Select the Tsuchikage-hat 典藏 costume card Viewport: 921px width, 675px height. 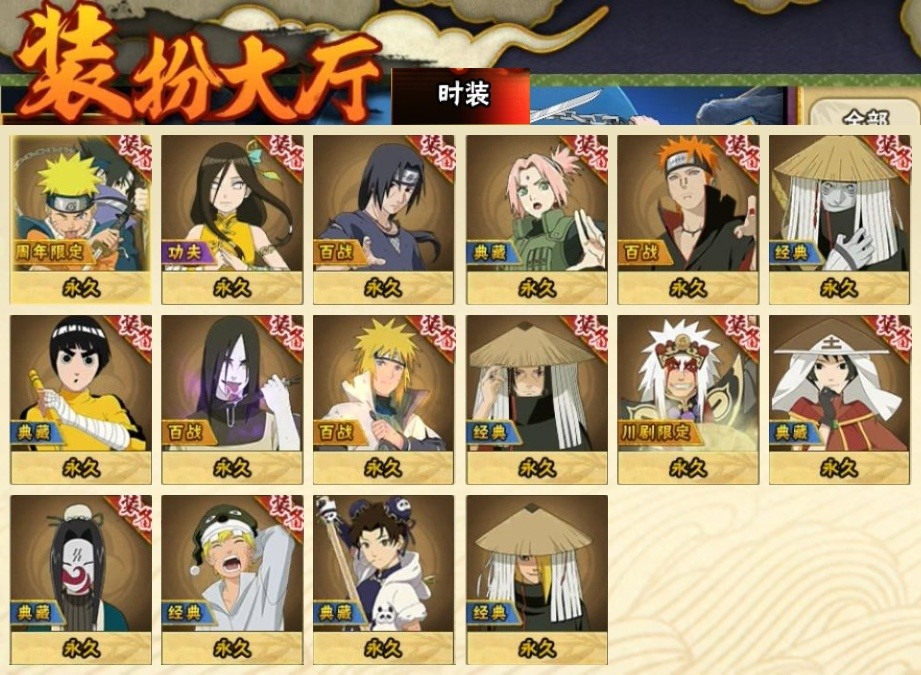pos(839,399)
